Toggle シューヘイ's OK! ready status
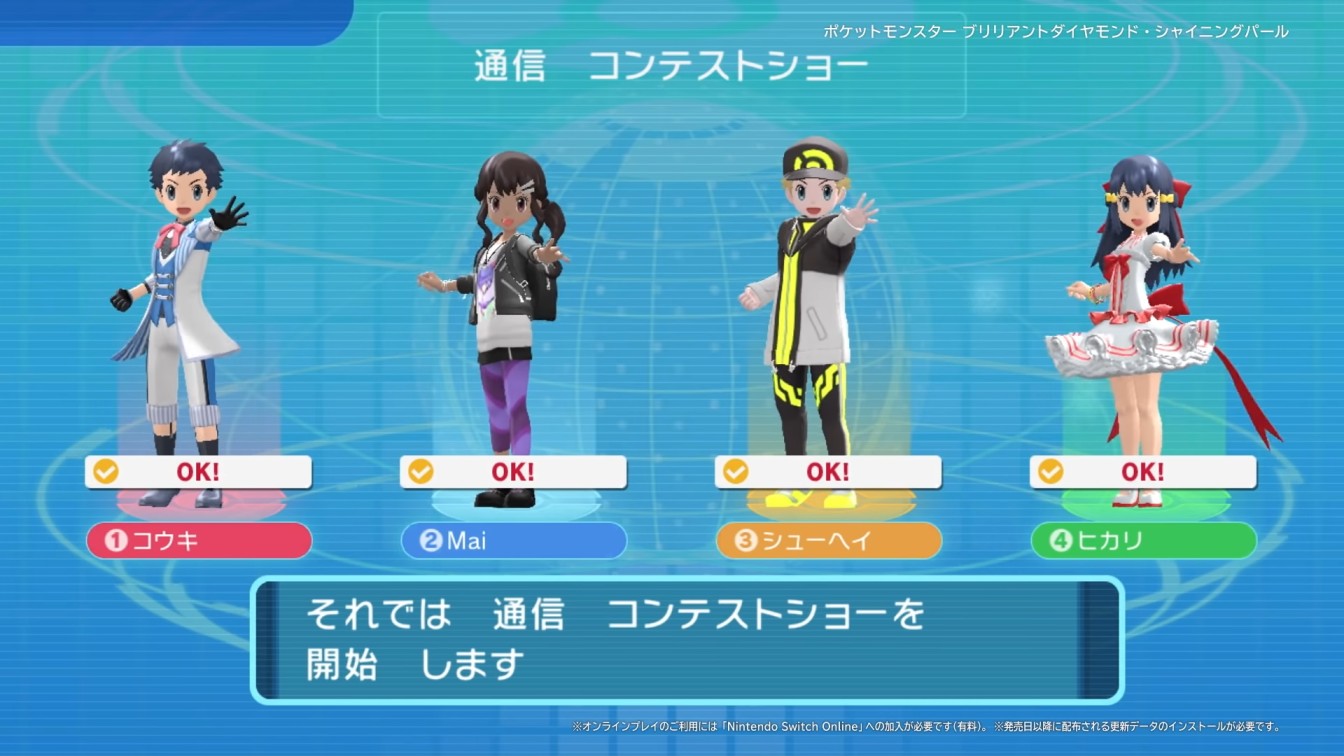 [x=828, y=471]
